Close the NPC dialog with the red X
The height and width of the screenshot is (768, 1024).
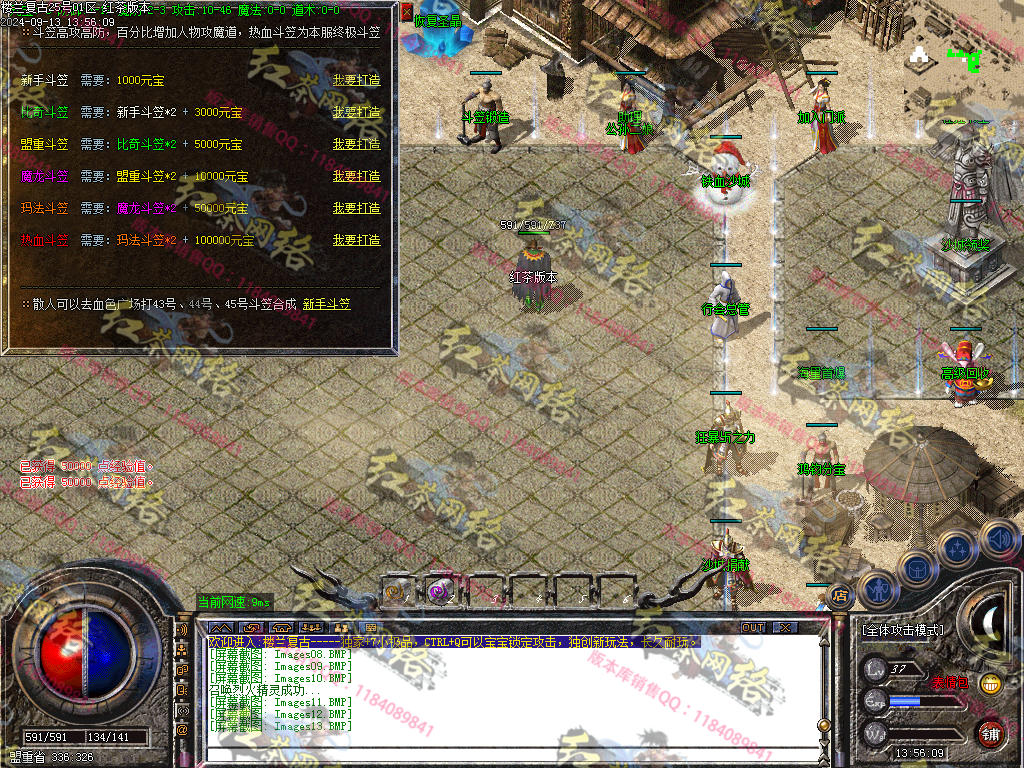click(x=406, y=12)
